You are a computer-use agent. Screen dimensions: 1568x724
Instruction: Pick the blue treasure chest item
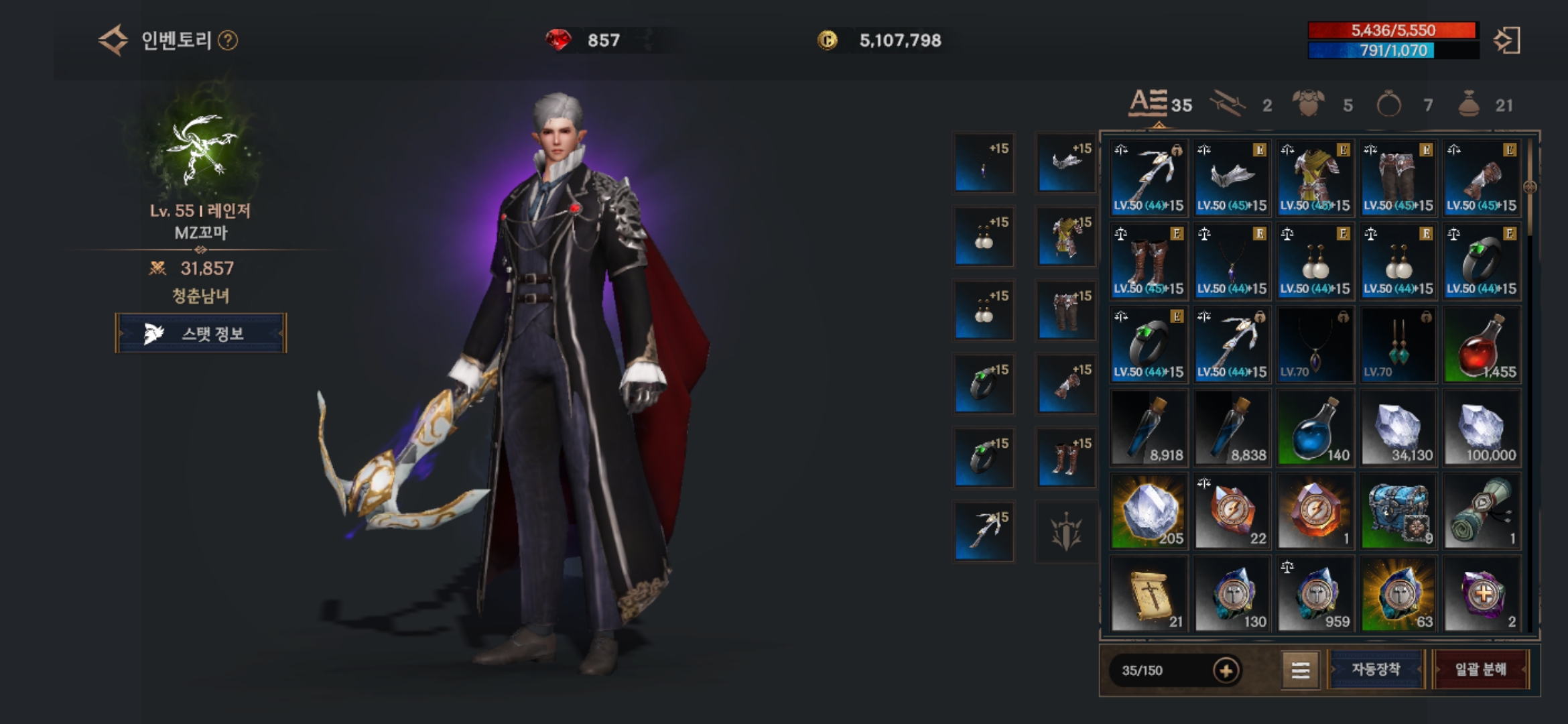1398,511
